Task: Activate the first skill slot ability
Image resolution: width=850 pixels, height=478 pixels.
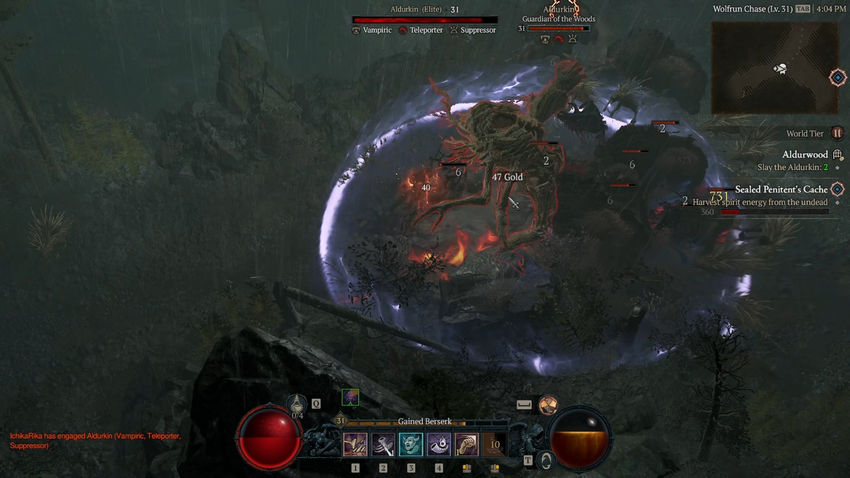Action: [355, 444]
